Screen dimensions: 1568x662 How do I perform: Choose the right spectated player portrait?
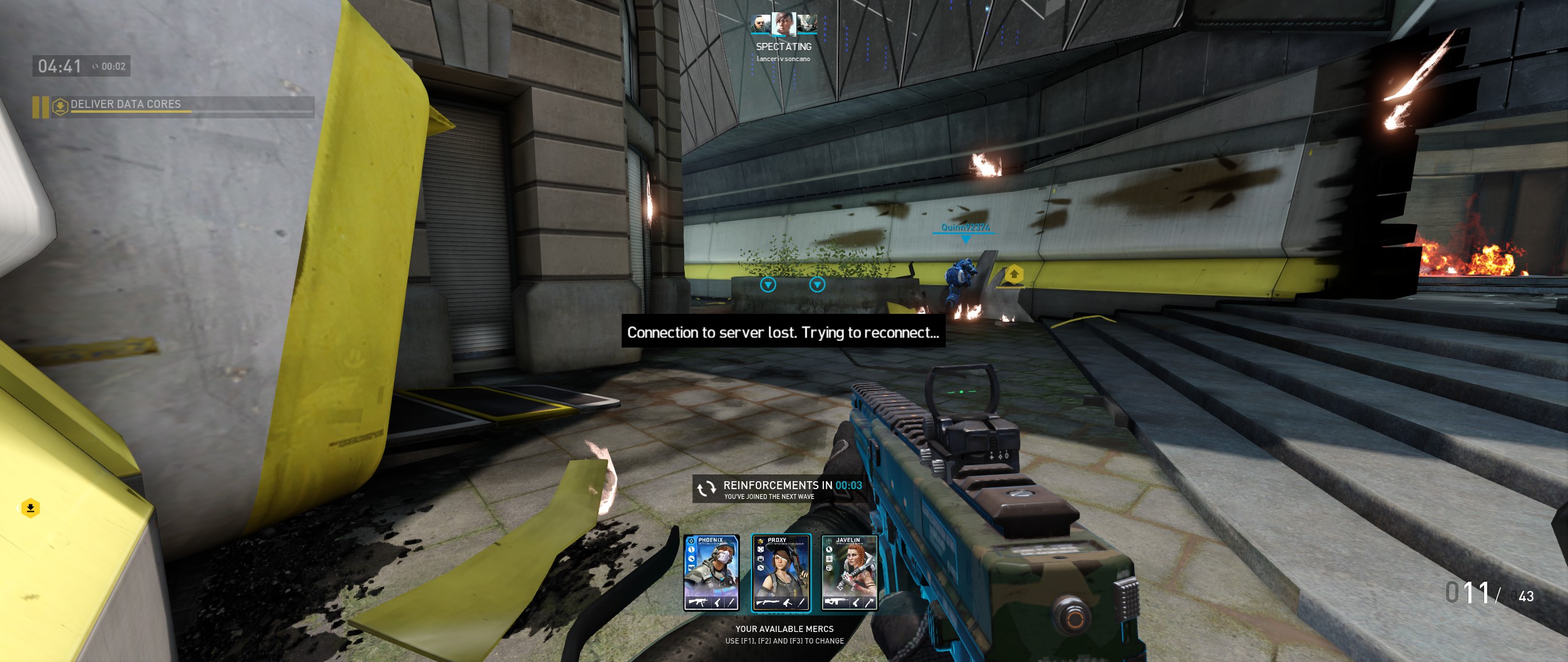(807, 25)
